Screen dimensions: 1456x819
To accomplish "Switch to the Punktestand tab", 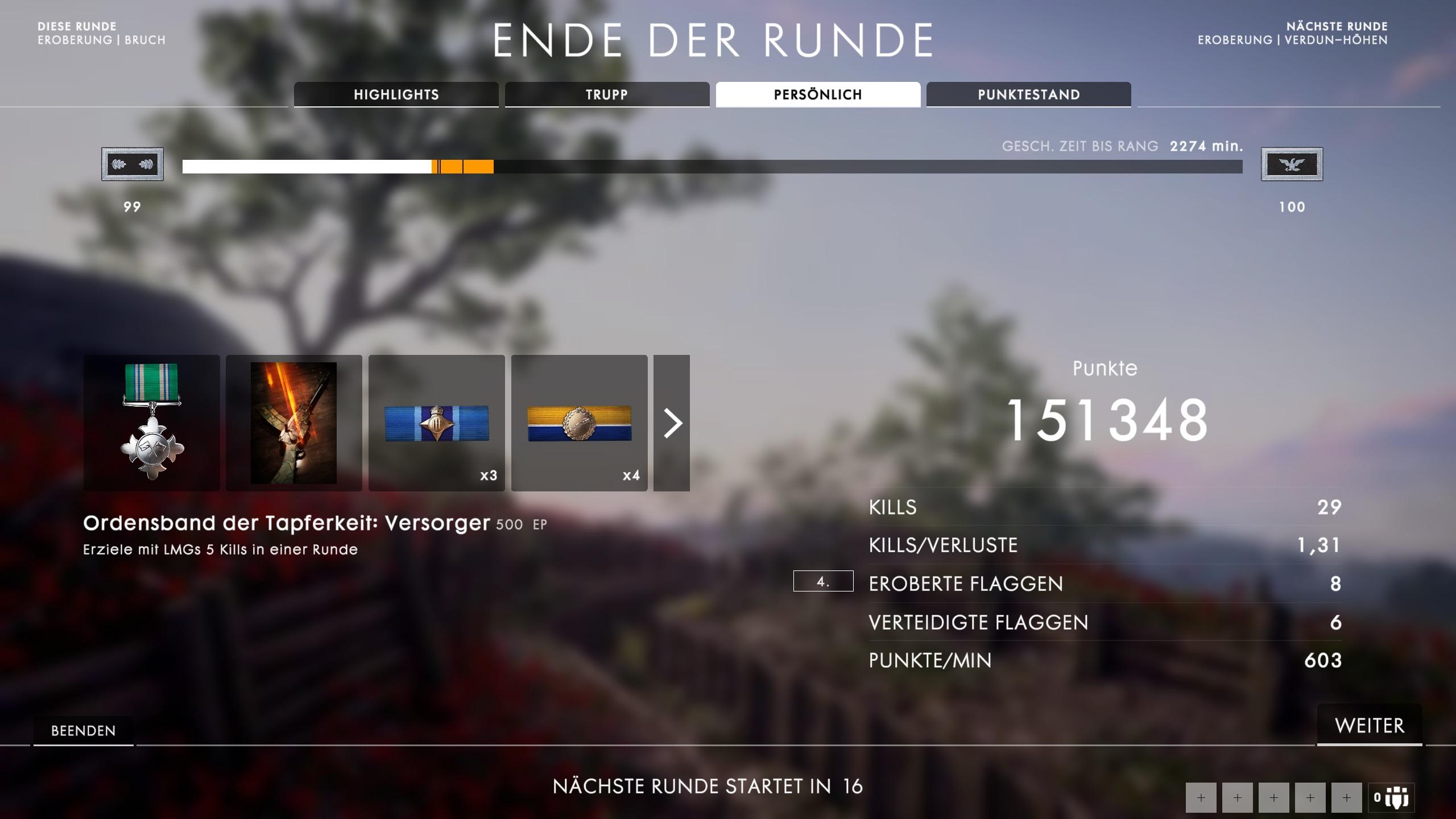I will (x=1028, y=94).
